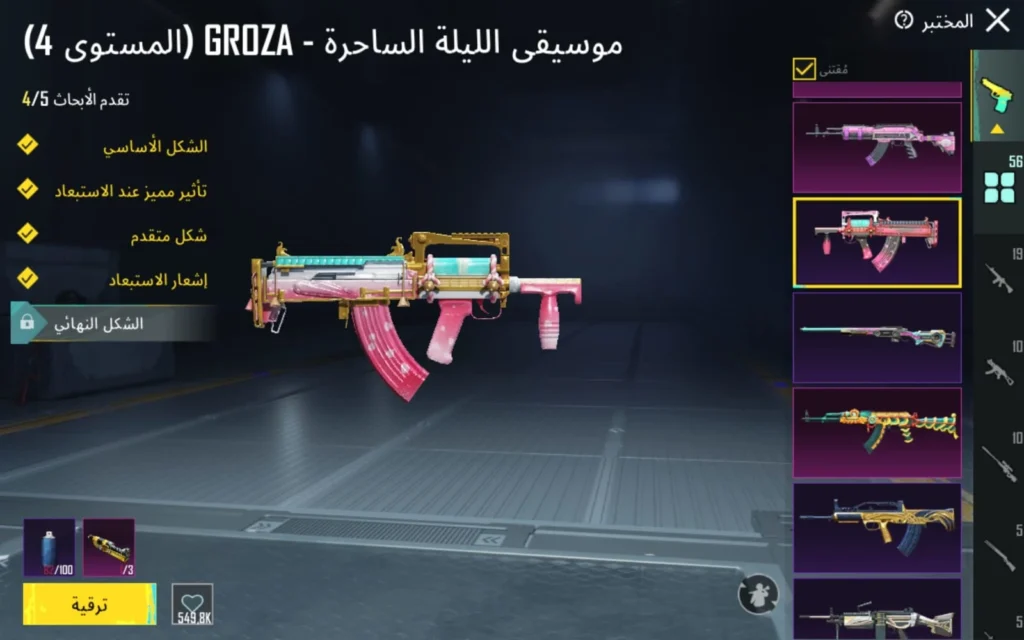1024x640 pixels.
Task: Like the skin with the heart button
Action: click(192, 604)
